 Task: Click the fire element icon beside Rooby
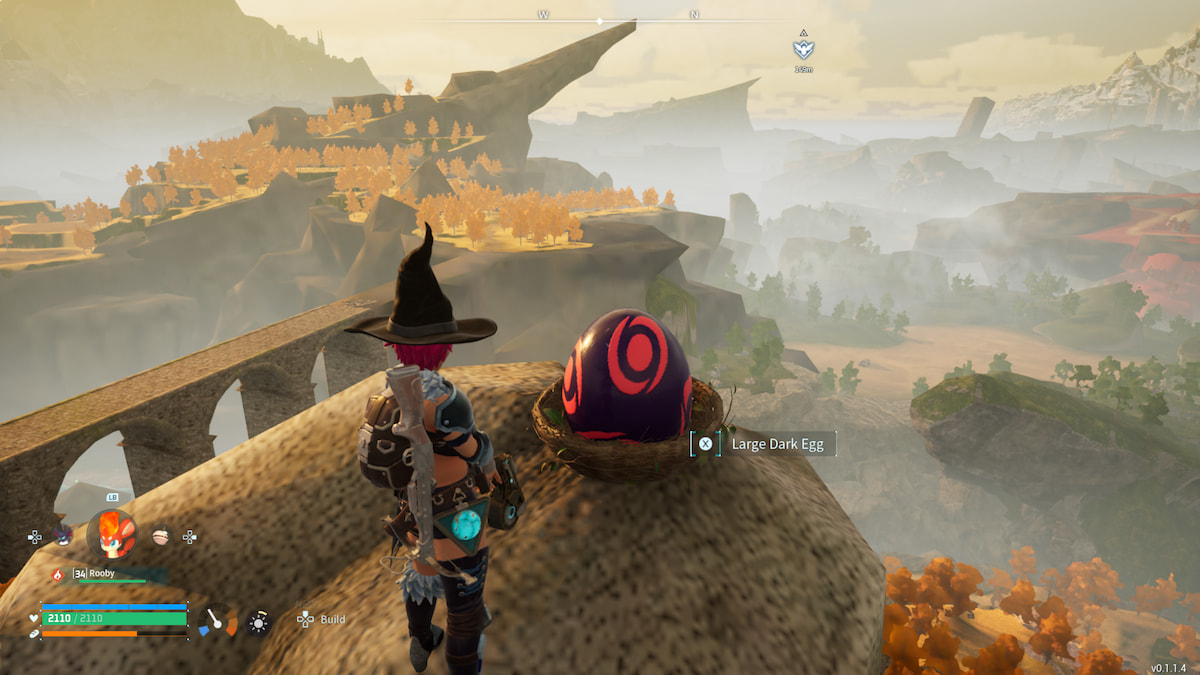[x=57, y=574]
